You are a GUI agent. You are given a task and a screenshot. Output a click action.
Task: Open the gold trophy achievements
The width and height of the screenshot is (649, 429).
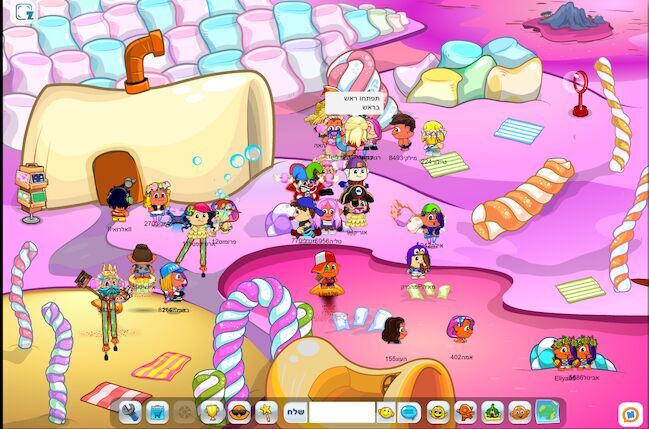[211, 411]
